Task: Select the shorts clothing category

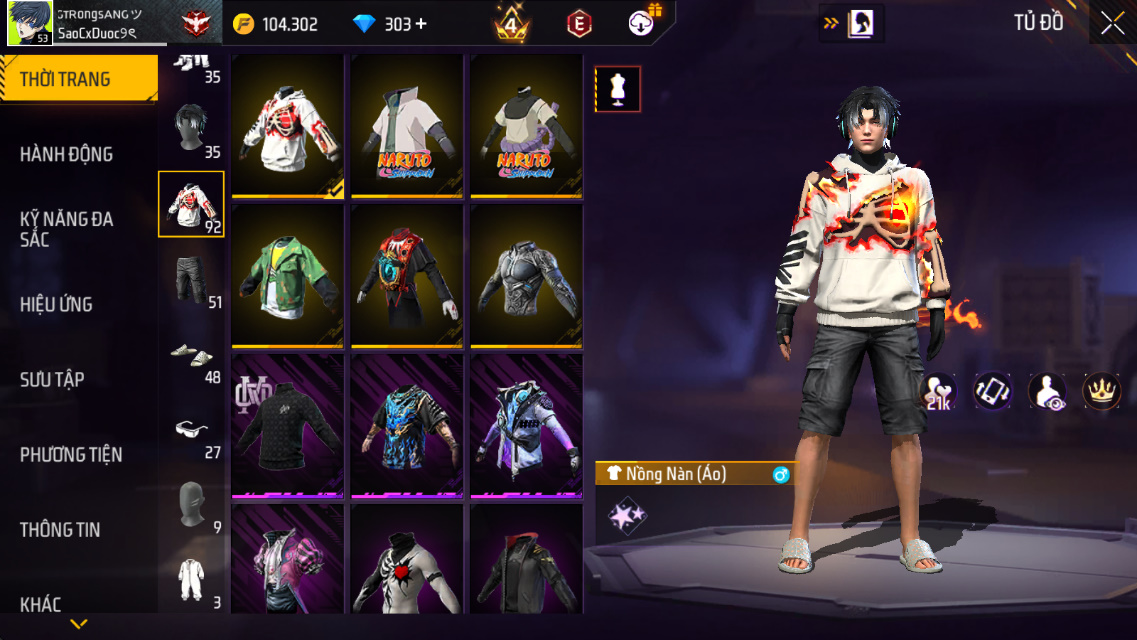Action: tap(191, 279)
